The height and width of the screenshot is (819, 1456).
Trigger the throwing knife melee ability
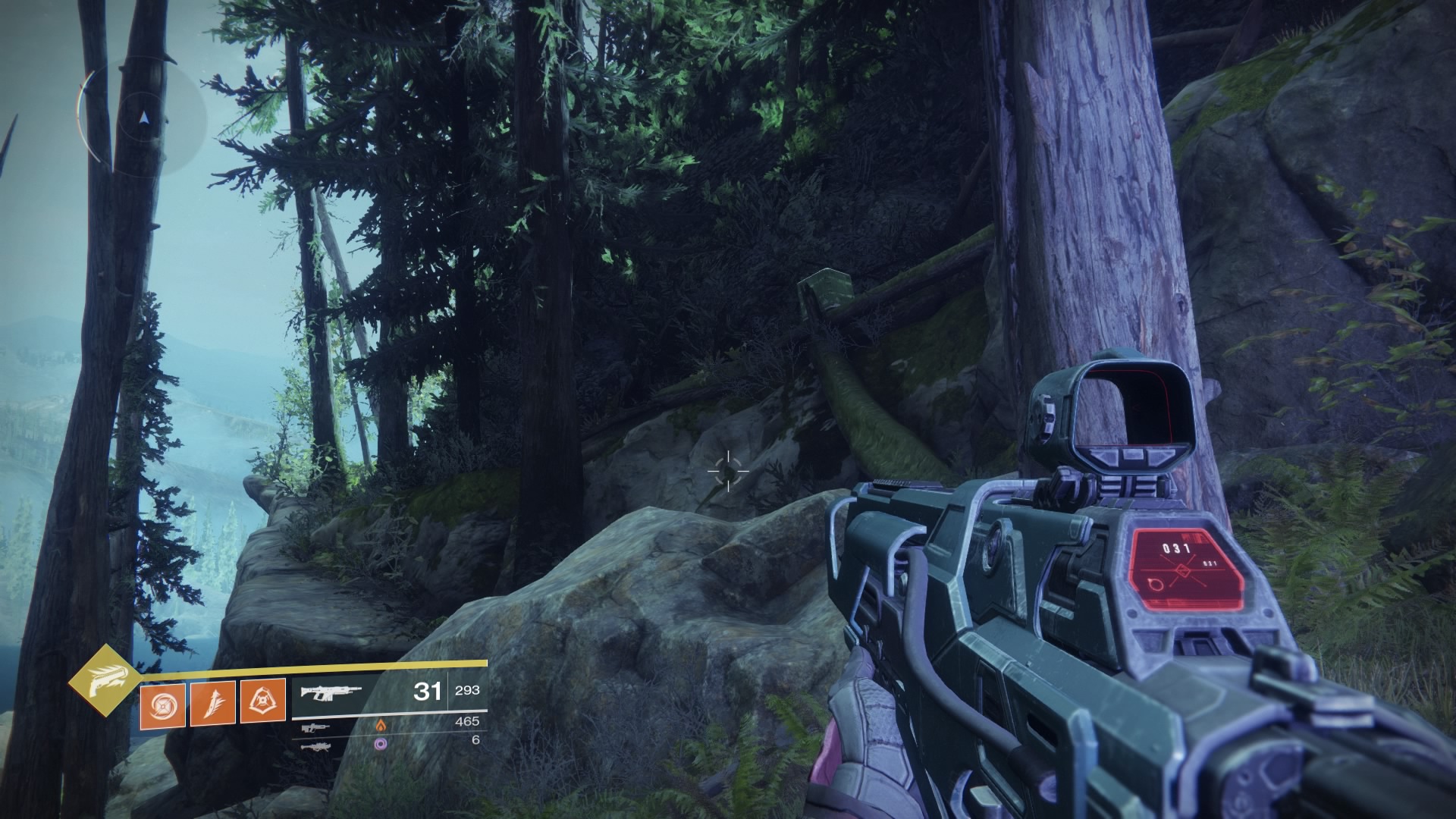[x=212, y=702]
